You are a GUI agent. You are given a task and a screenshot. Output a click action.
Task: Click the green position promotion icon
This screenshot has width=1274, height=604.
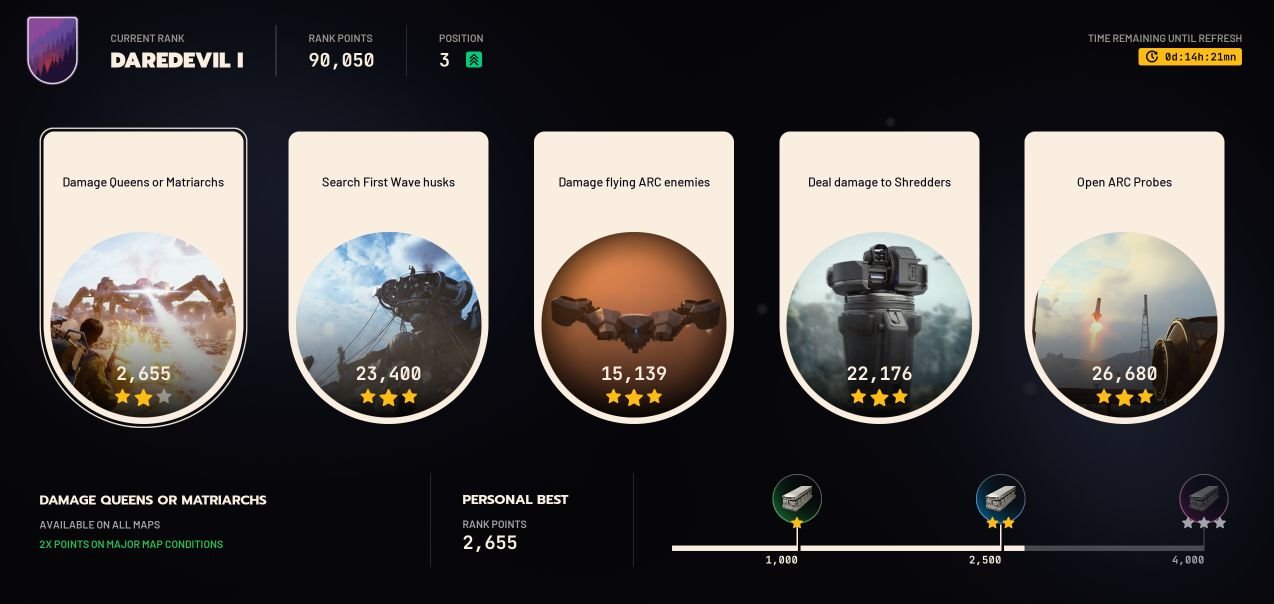pyautogui.click(x=474, y=60)
